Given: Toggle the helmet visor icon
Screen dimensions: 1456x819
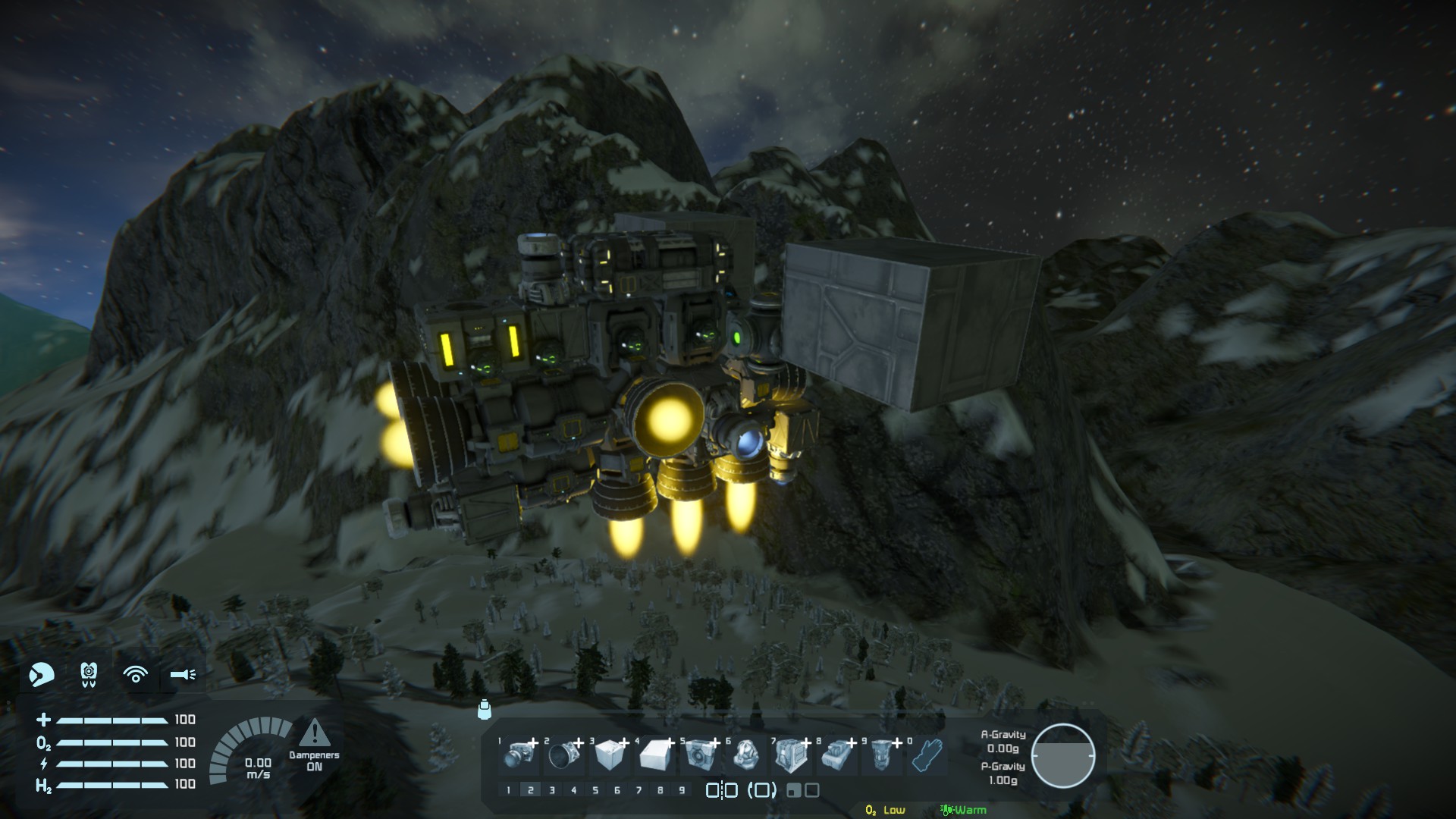Looking at the screenshot, I should [42, 674].
